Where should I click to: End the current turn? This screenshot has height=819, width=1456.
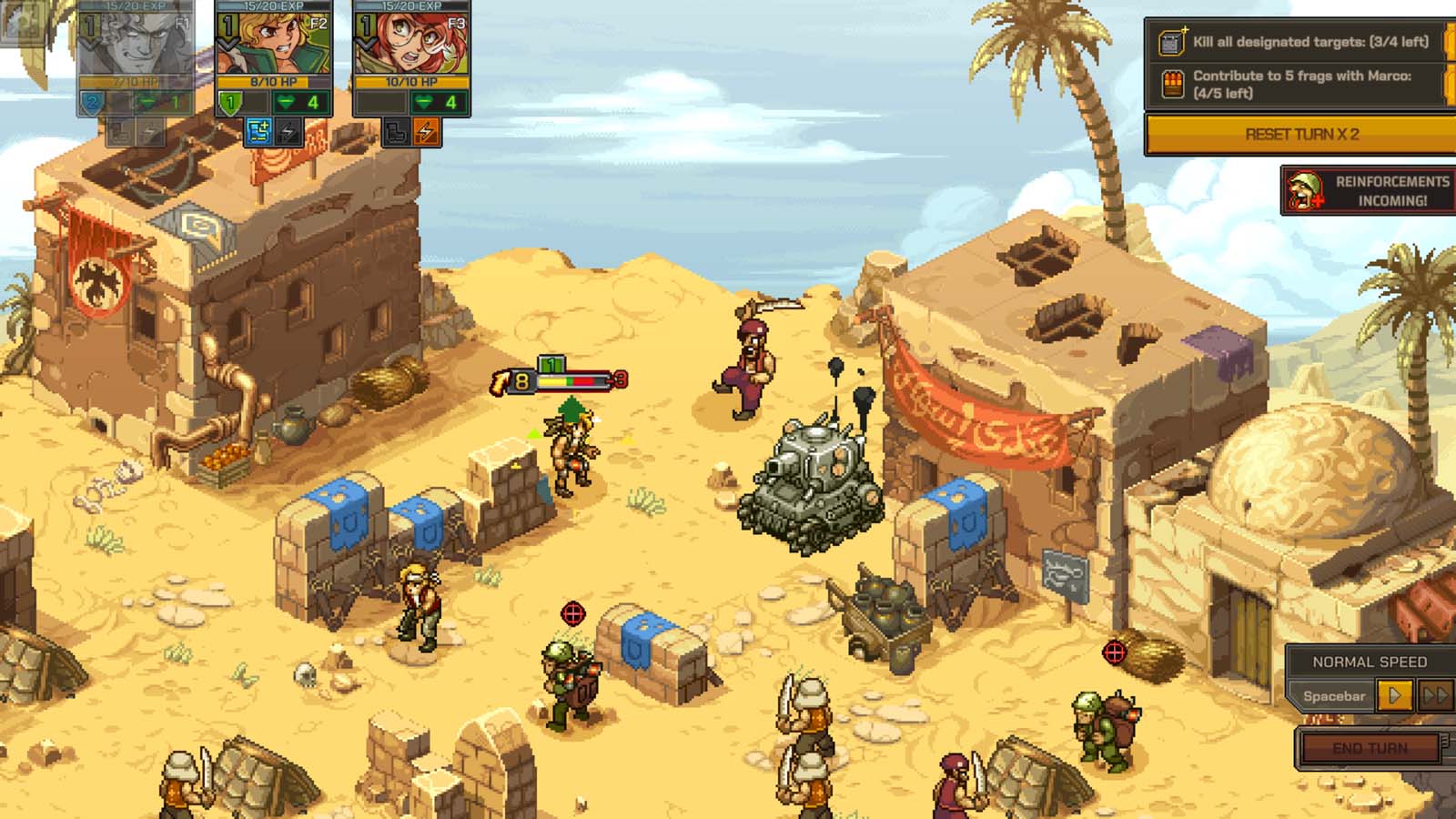(x=1370, y=748)
